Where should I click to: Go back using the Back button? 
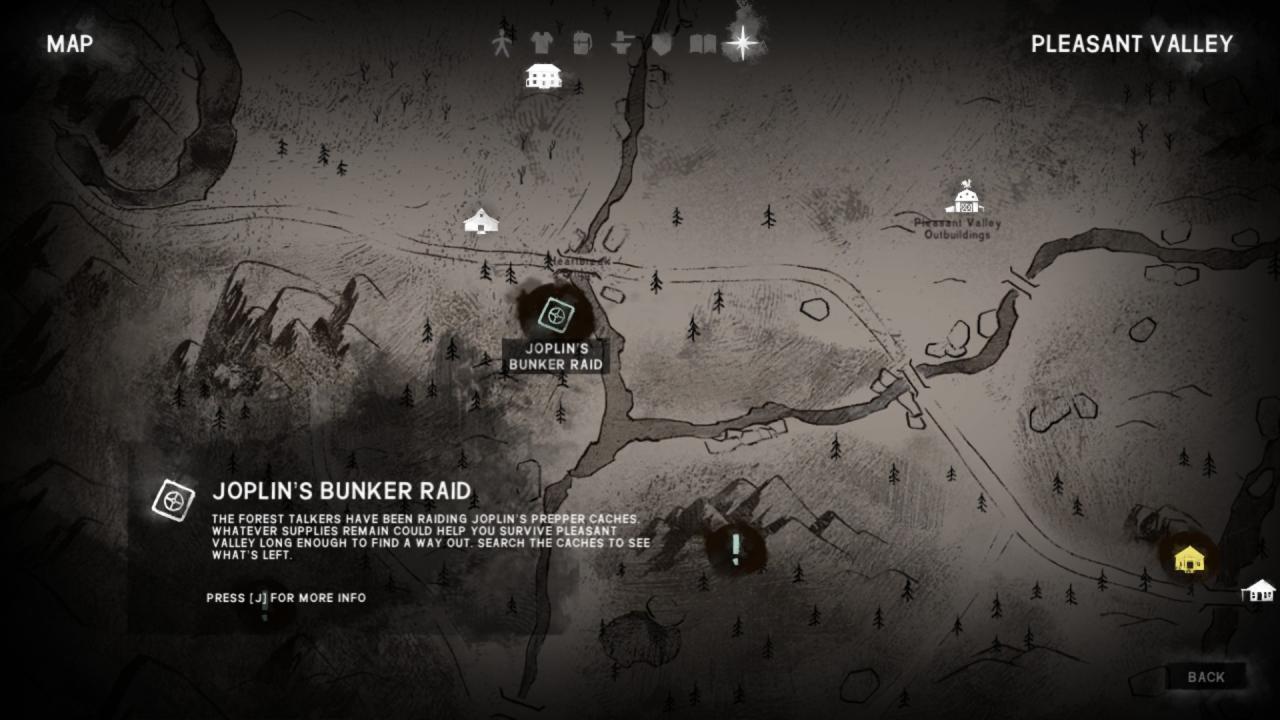point(1206,677)
